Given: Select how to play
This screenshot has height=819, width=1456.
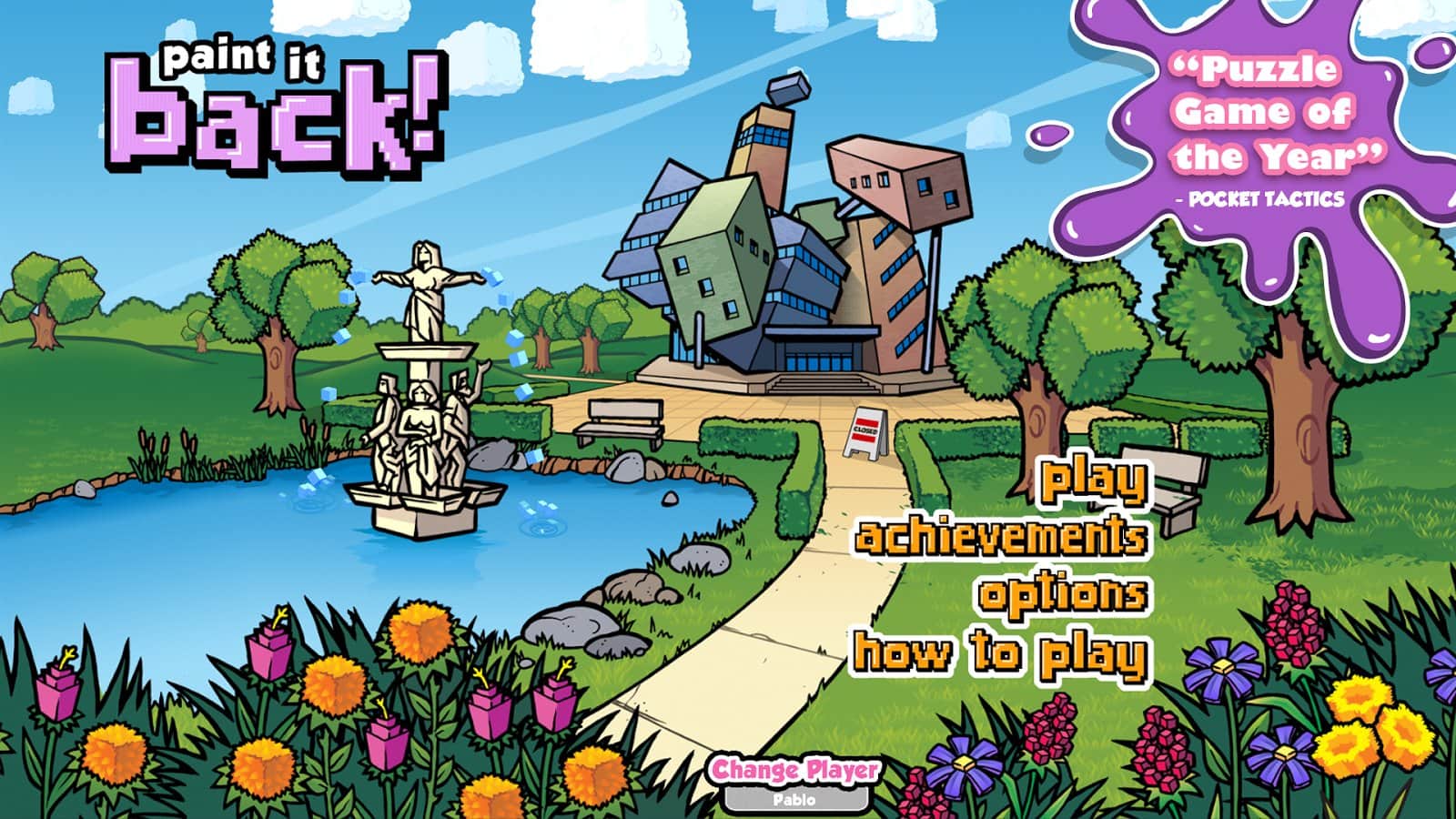Looking at the screenshot, I should tap(999, 651).
